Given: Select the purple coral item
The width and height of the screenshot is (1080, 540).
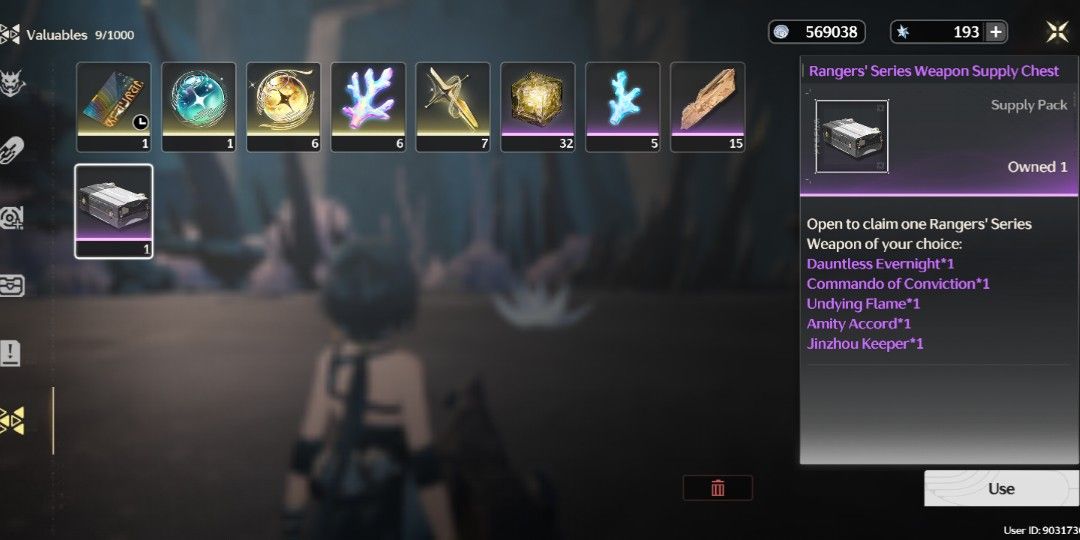Looking at the screenshot, I should point(368,106).
